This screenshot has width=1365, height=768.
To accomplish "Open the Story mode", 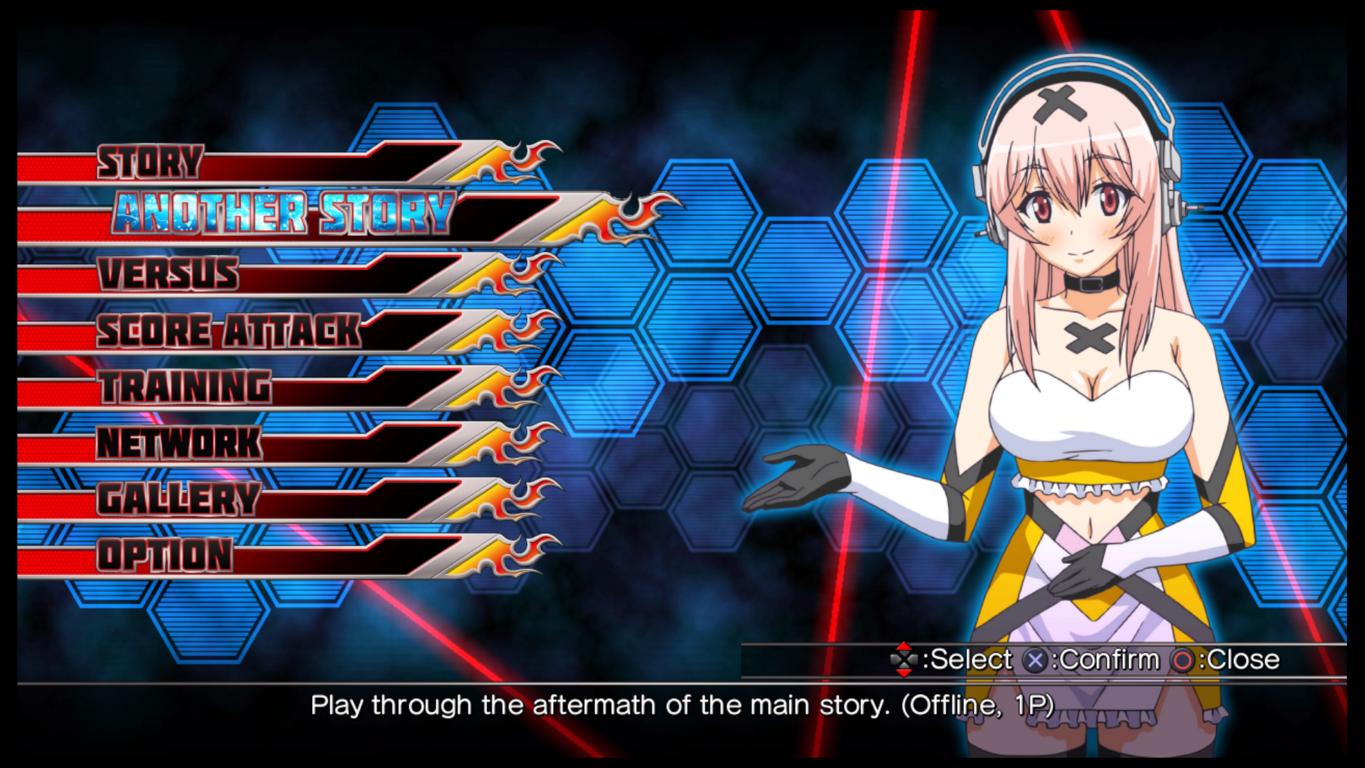I will 150,162.
